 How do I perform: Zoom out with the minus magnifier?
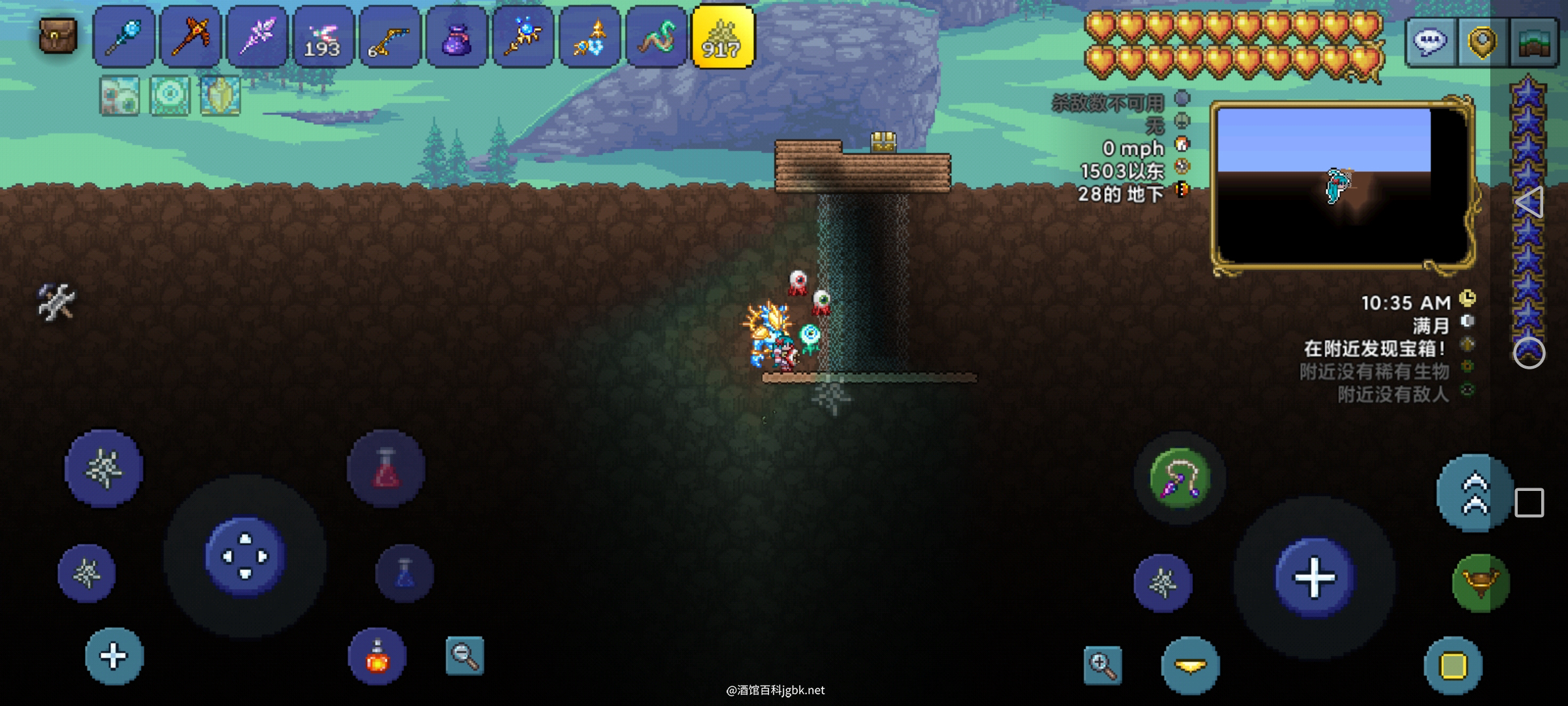(x=465, y=655)
